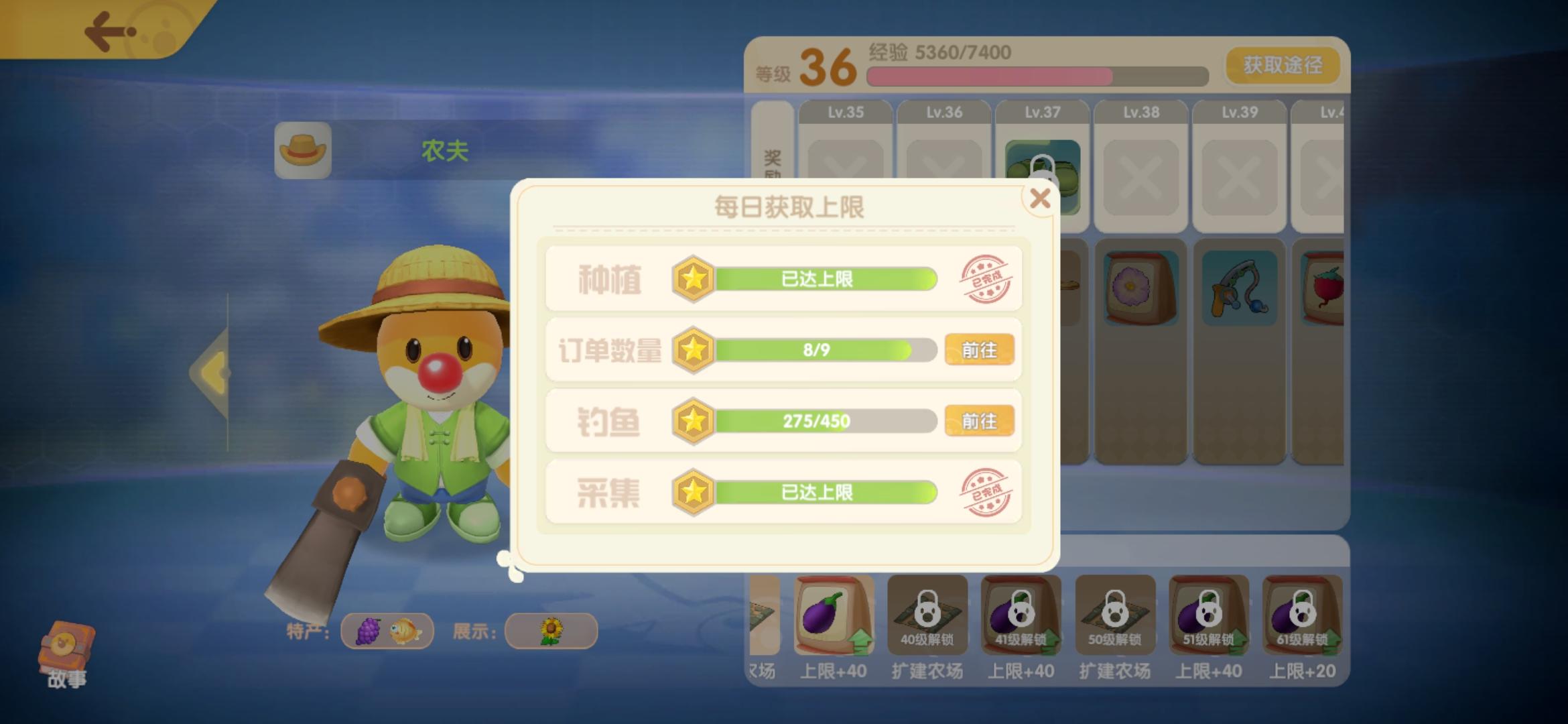Click 前往 next to 钓鱼

point(980,420)
